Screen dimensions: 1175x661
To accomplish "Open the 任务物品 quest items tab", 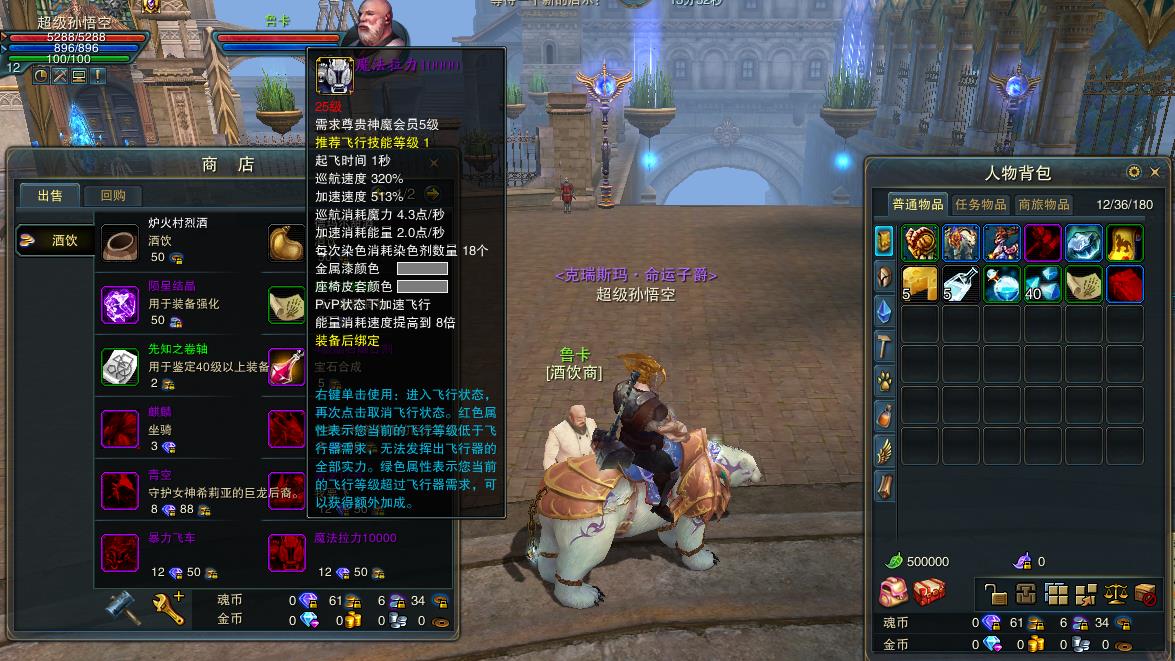I will pyautogui.click(x=980, y=204).
